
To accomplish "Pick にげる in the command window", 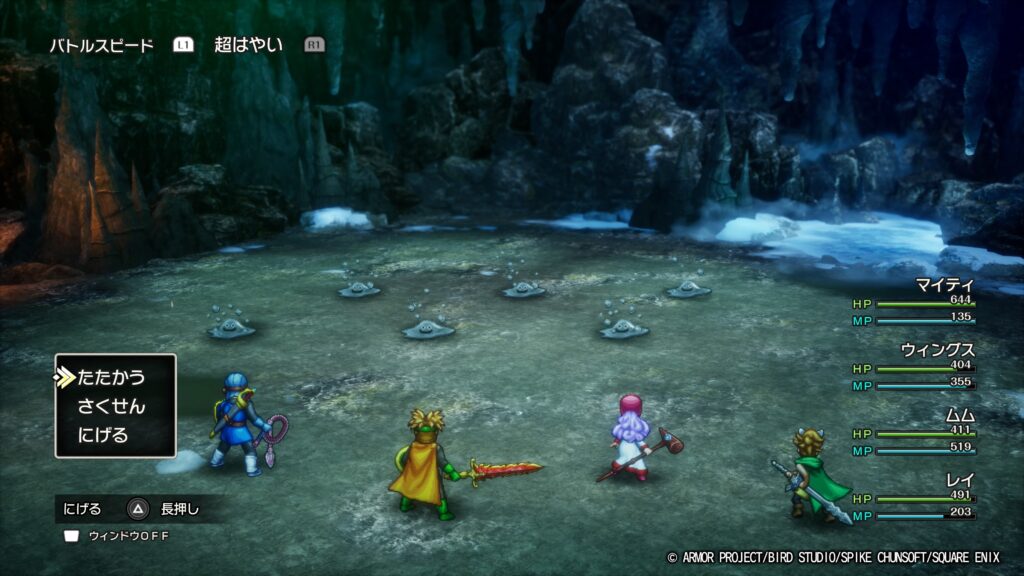I will [x=102, y=435].
